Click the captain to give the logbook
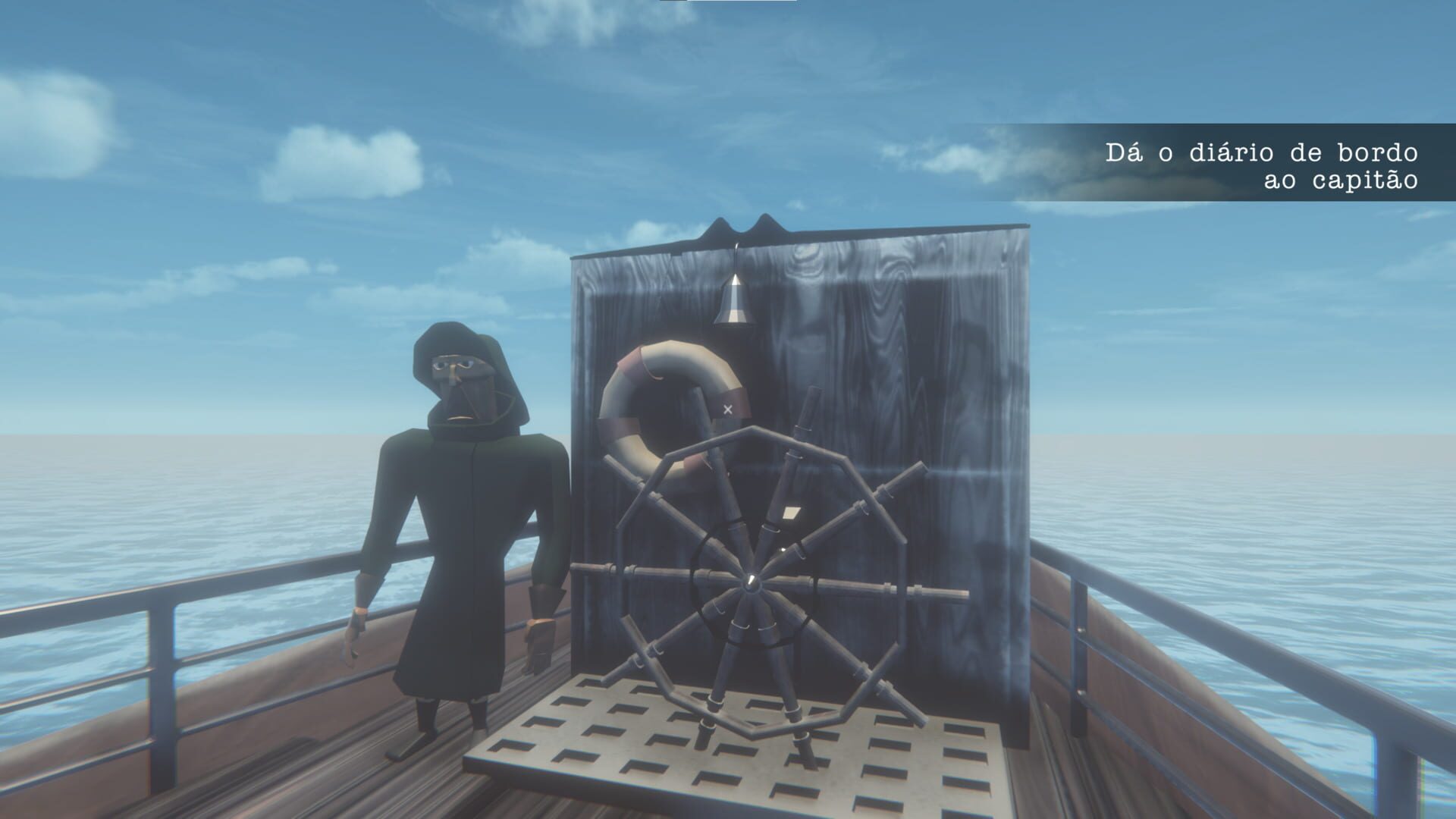1456x819 pixels. pos(463,523)
